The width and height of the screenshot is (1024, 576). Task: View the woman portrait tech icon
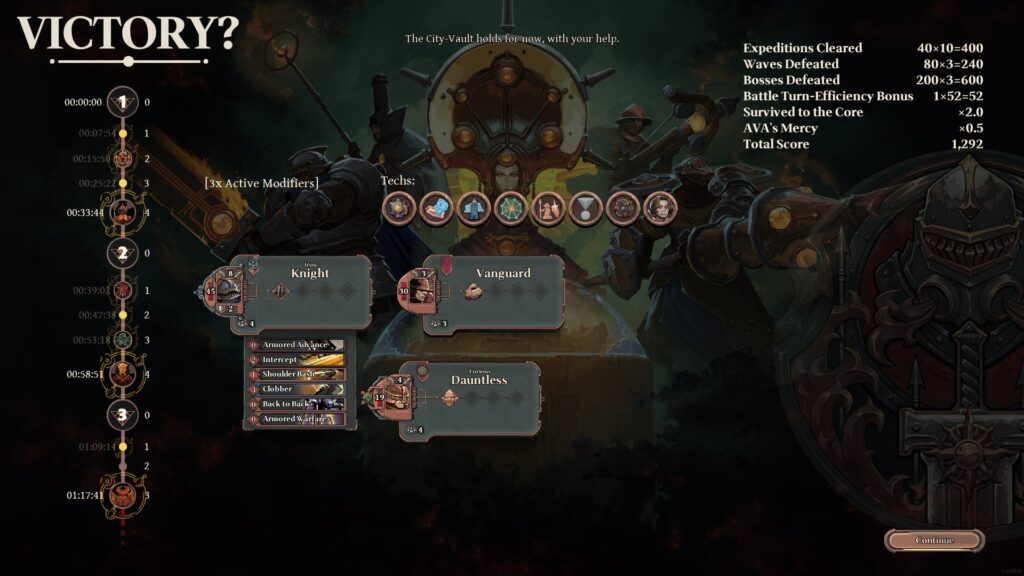pos(661,208)
